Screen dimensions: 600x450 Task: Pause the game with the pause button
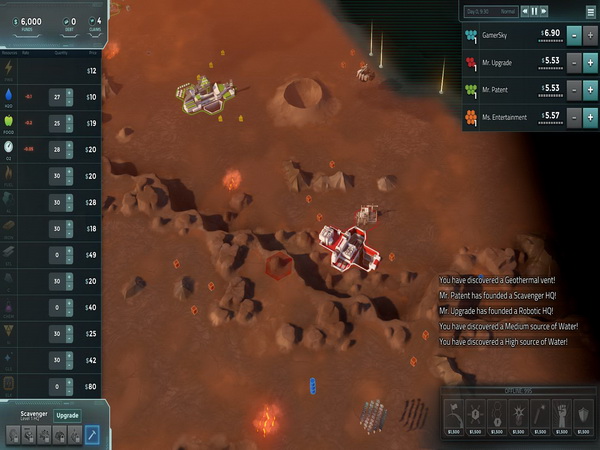[534, 12]
